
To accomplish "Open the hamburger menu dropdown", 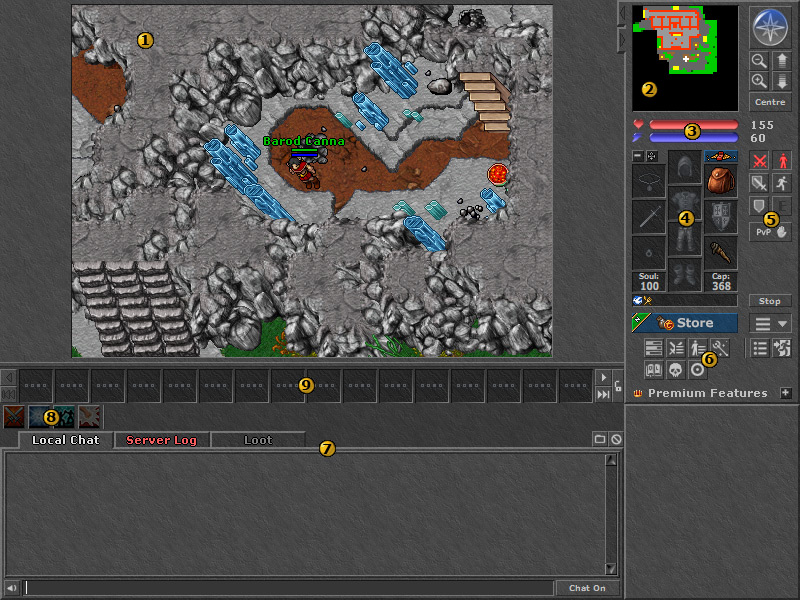I will click(x=770, y=323).
